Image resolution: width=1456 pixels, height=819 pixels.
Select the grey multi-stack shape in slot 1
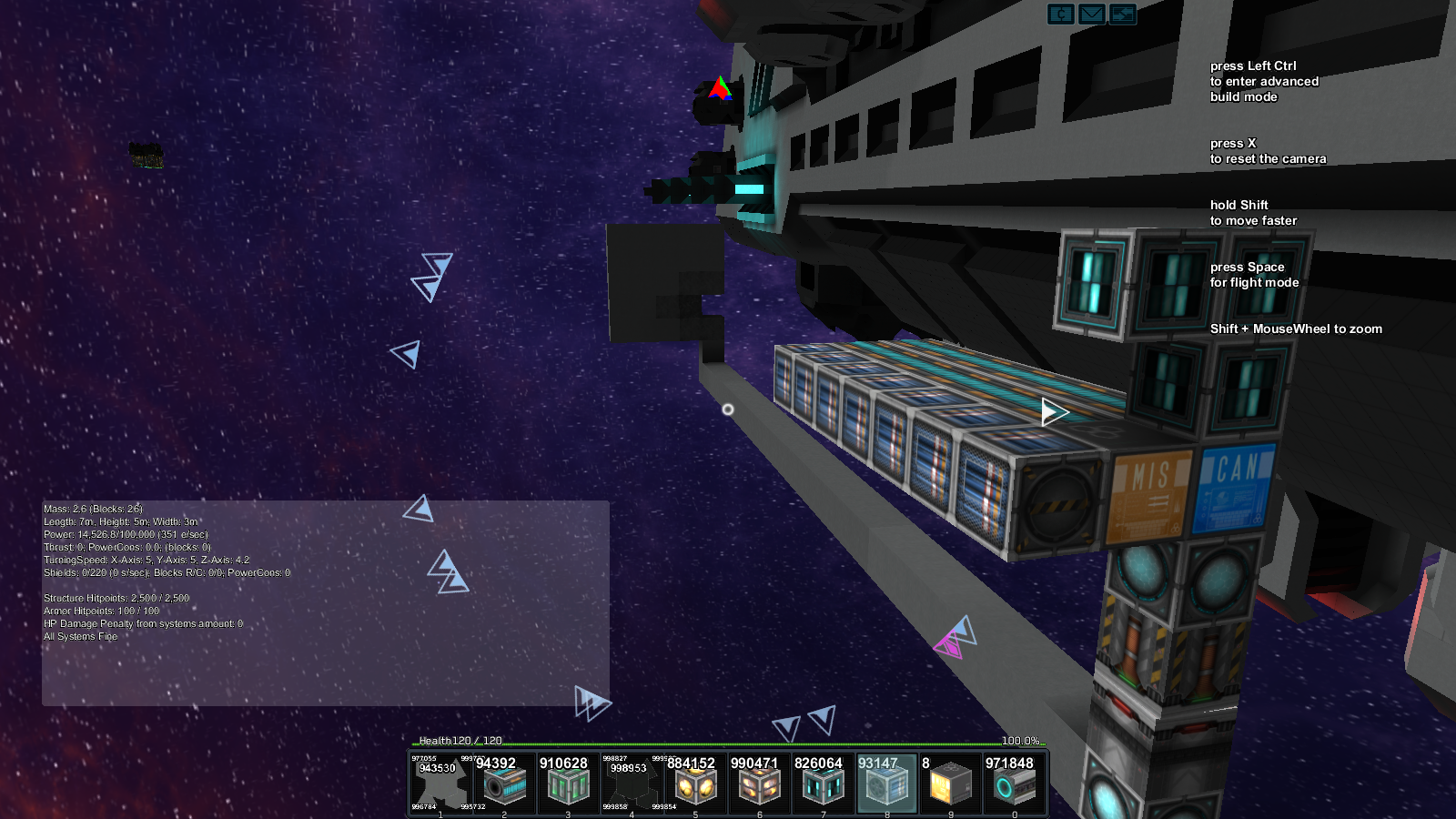click(440, 784)
